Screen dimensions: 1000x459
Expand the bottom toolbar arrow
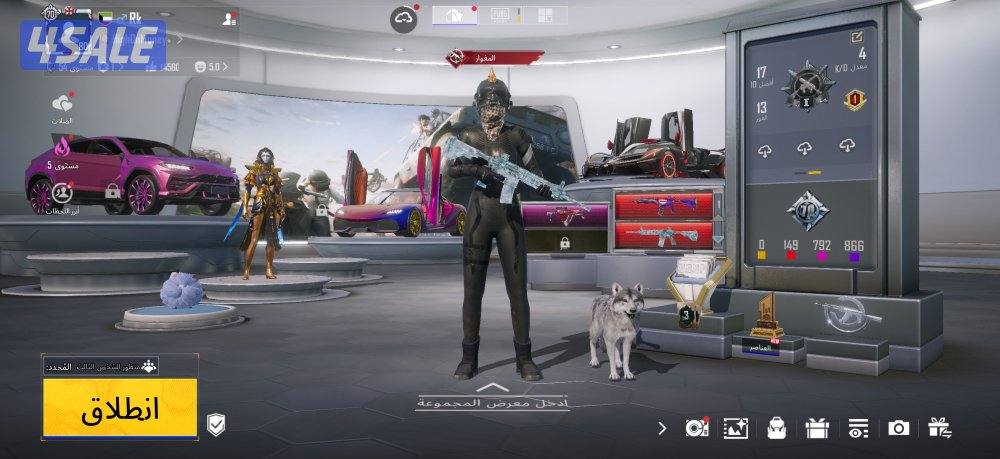661,428
